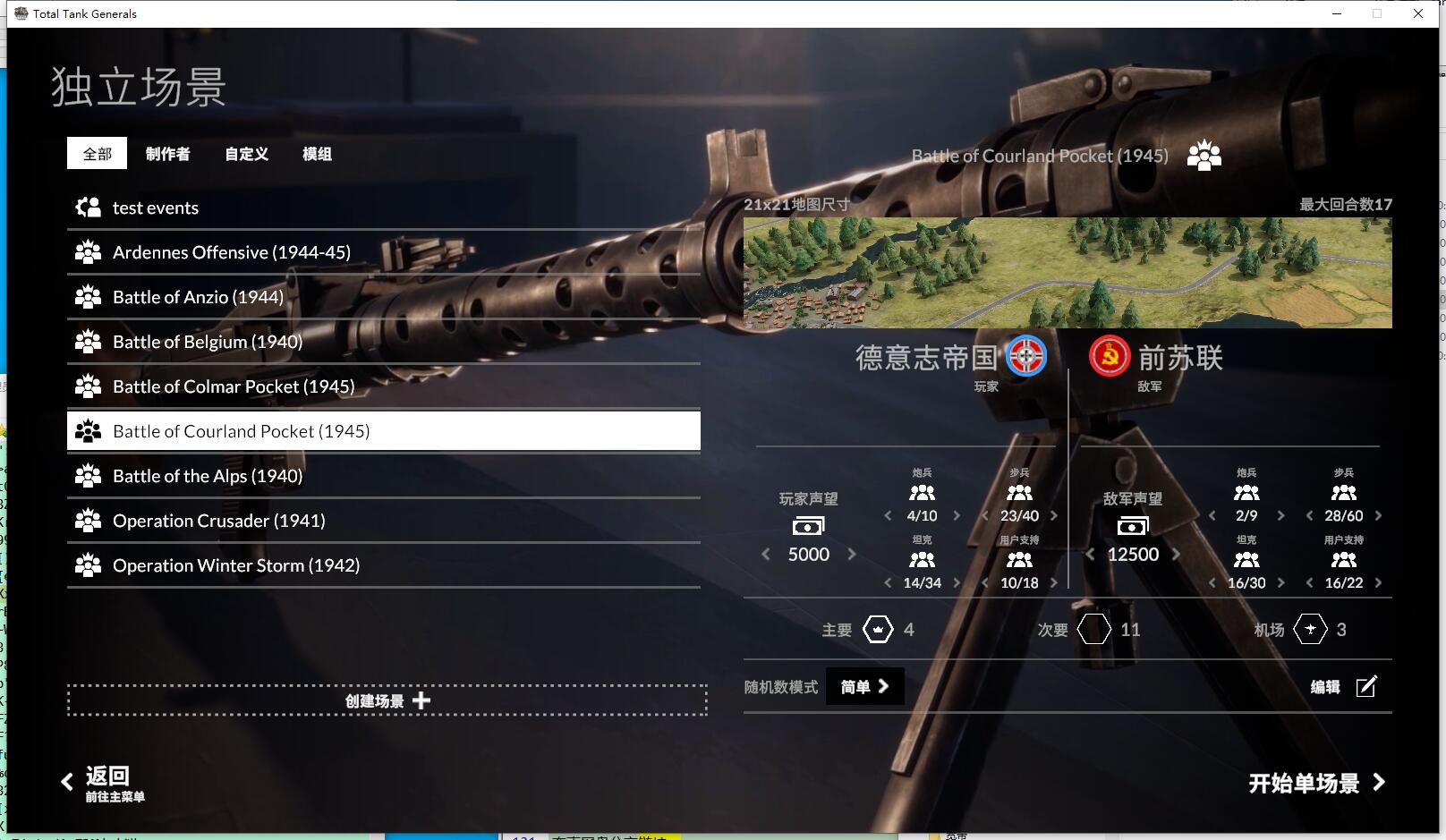Increase player prestige above 5000

point(852,555)
